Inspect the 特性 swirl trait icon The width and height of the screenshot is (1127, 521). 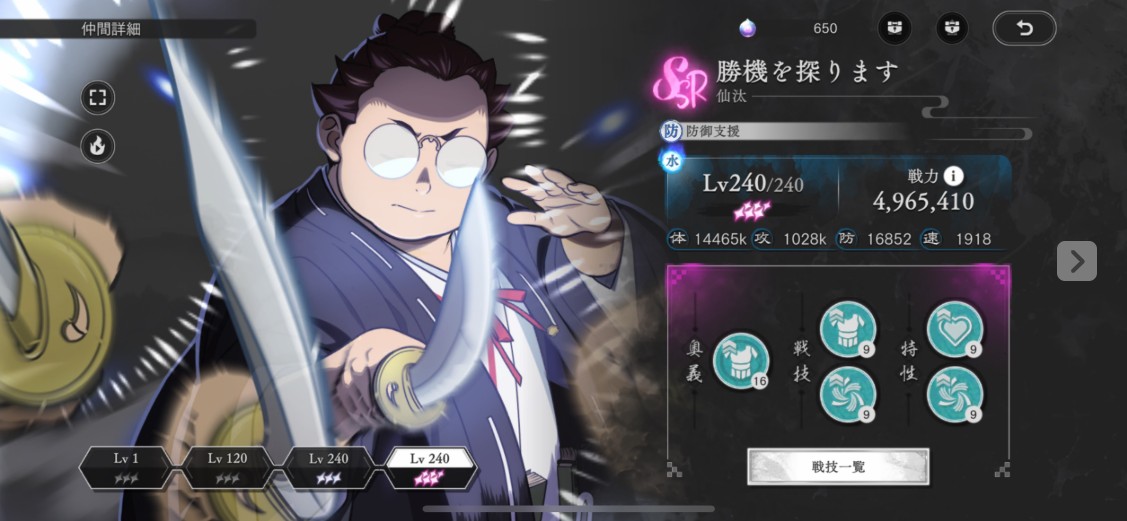tap(954, 394)
